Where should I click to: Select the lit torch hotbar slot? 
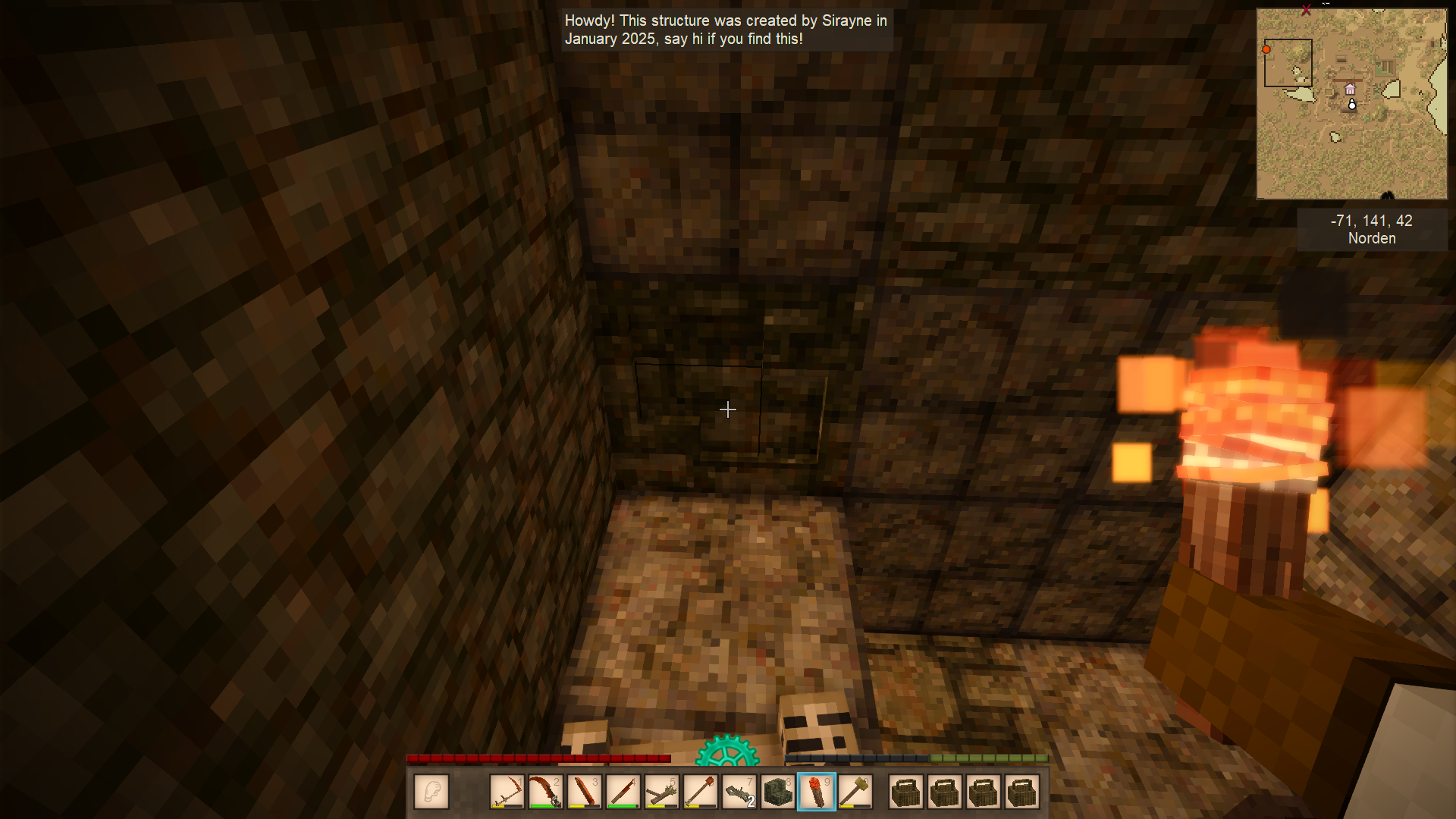point(817,792)
